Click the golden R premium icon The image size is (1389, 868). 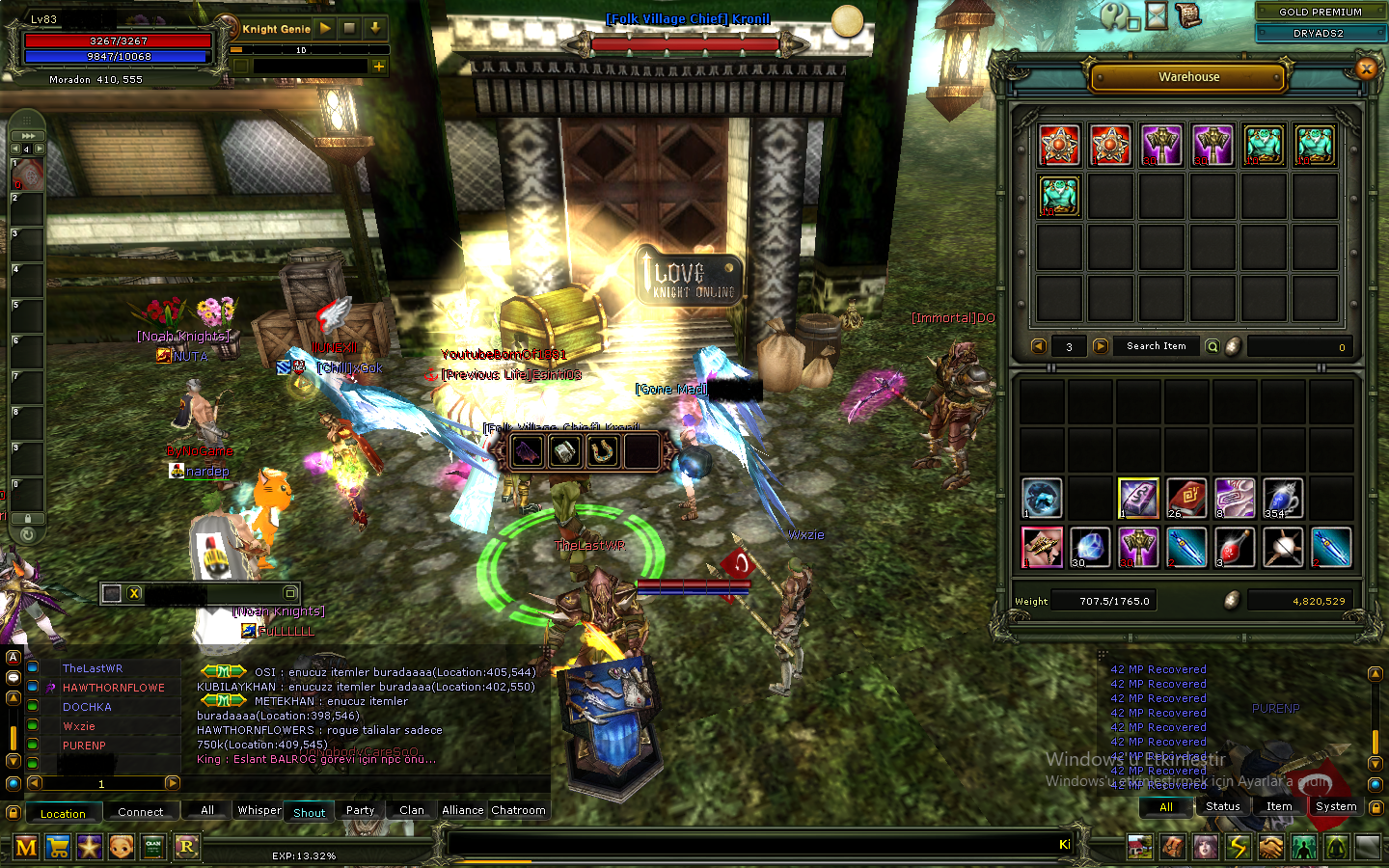186,847
